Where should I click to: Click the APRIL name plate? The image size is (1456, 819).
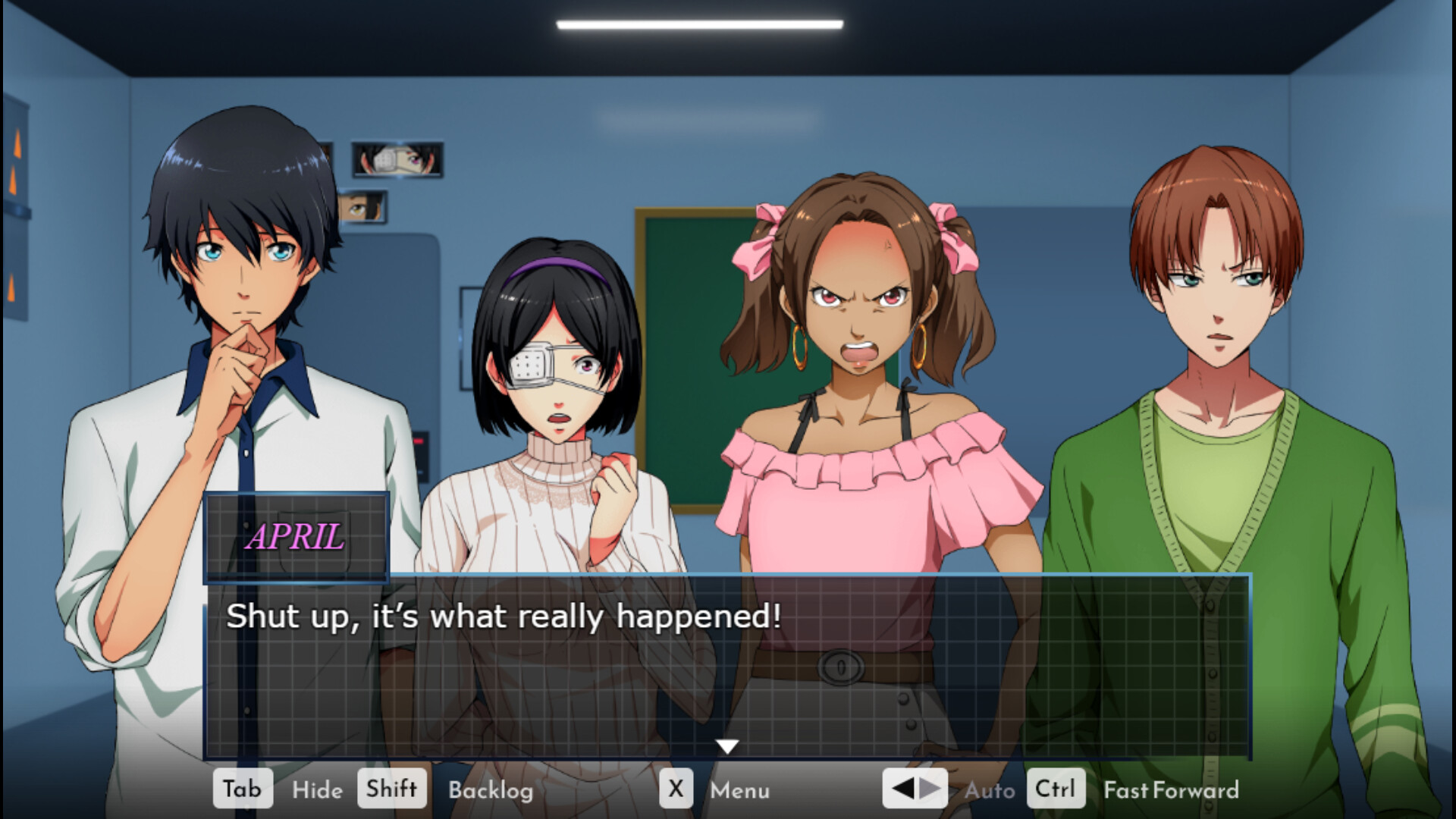(x=297, y=539)
